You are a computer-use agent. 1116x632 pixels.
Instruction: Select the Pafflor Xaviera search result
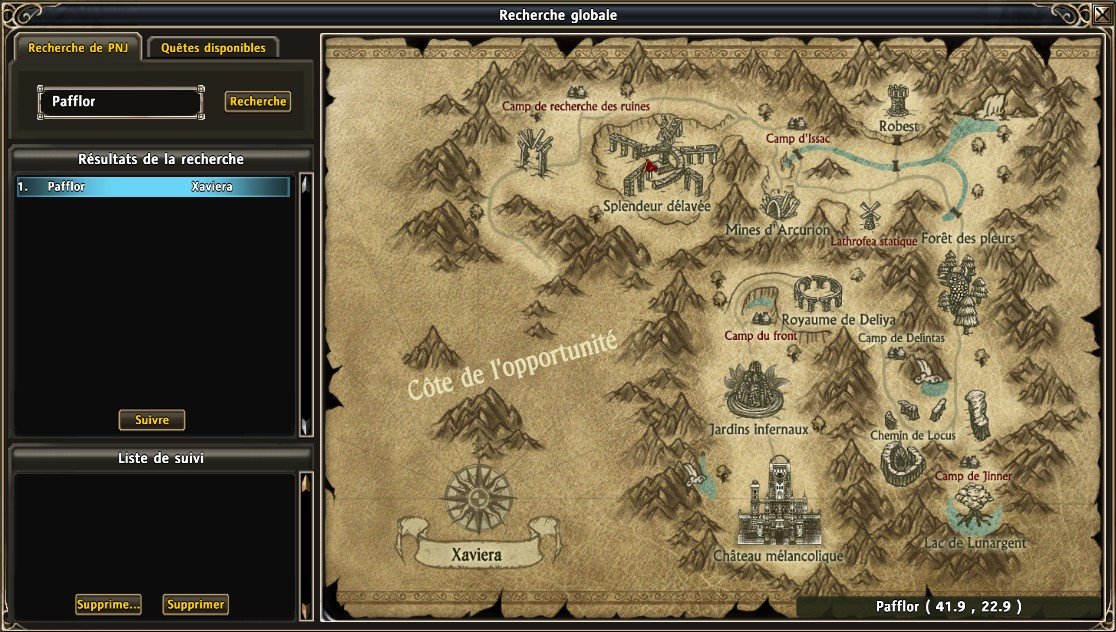[x=153, y=187]
